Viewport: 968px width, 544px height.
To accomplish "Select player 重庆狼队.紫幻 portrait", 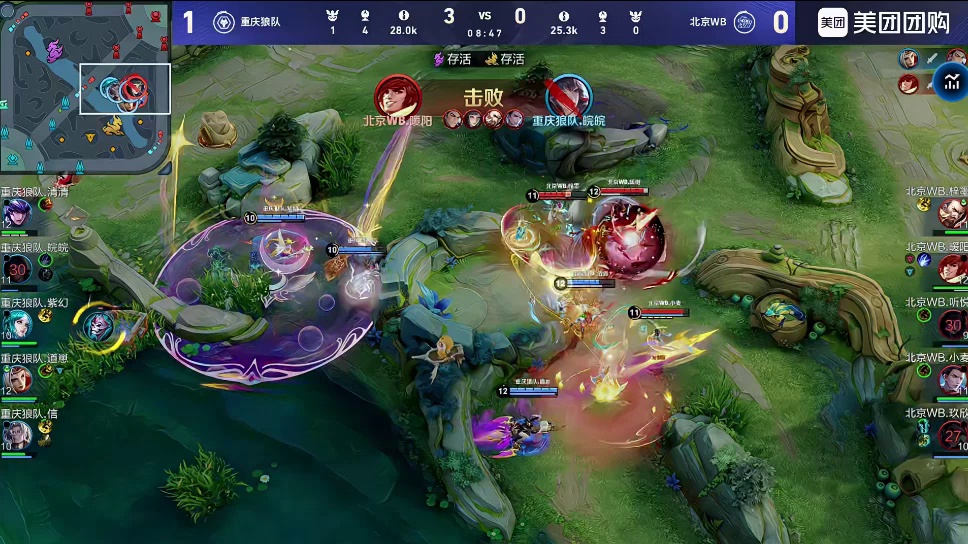I will pyautogui.click(x=17, y=323).
